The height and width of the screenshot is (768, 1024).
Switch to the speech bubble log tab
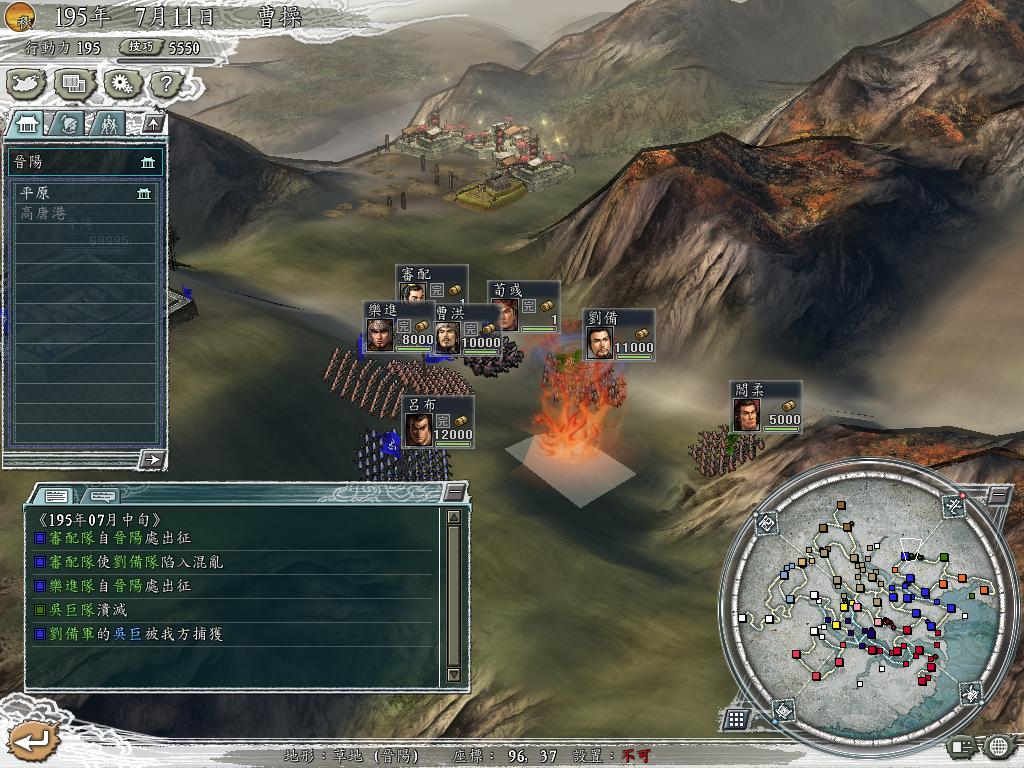pyautogui.click(x=102, y=495)
